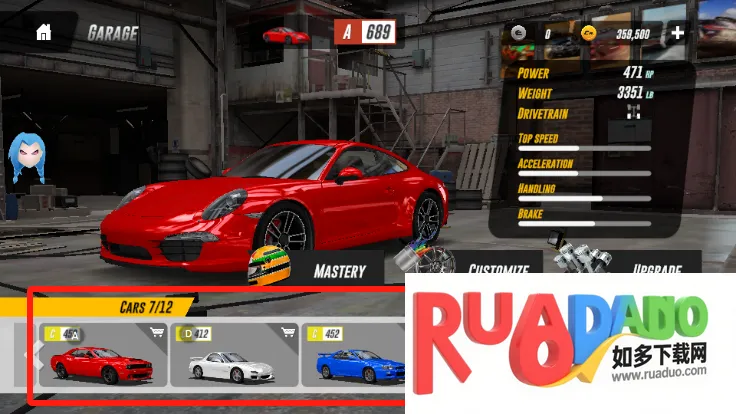Go to the home screen

[43, 32]
